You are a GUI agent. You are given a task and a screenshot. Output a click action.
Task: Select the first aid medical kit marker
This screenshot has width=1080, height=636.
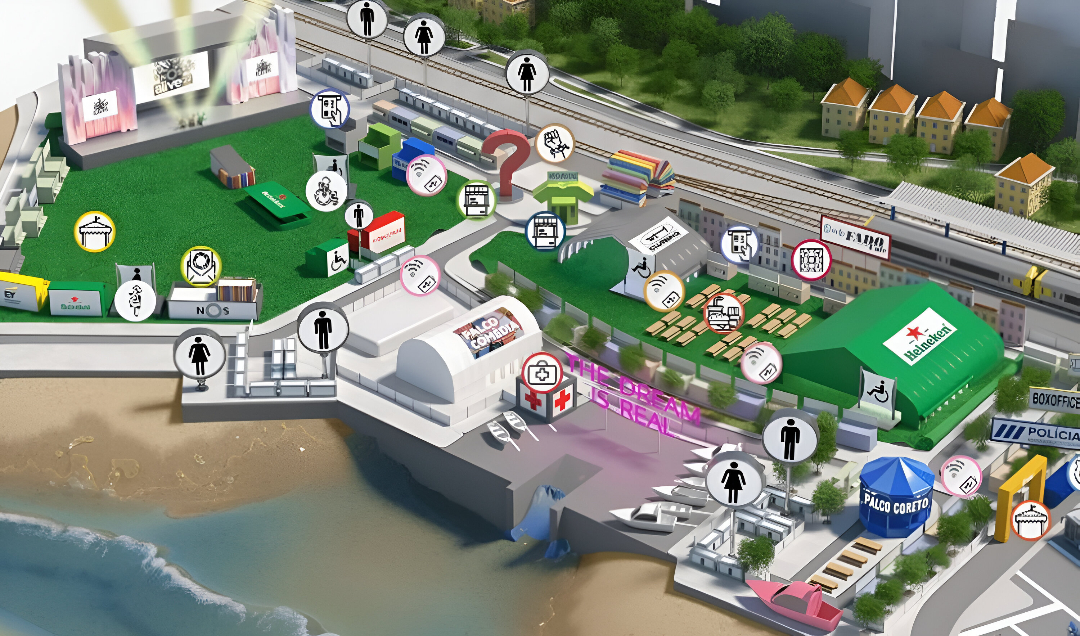tap(541, 370)
